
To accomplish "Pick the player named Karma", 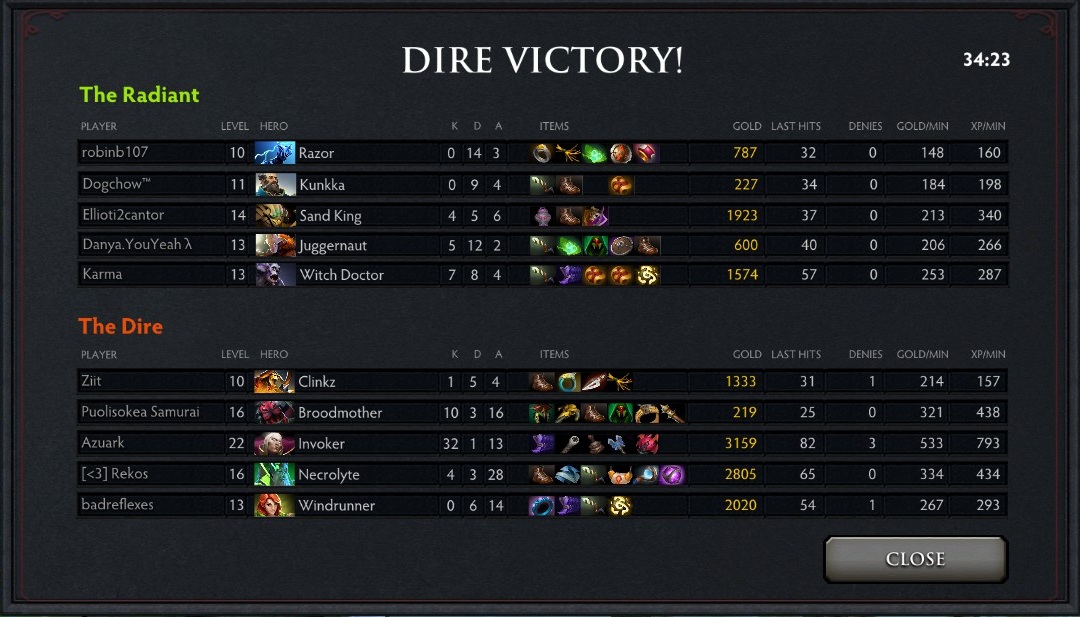I will (101, 274).
